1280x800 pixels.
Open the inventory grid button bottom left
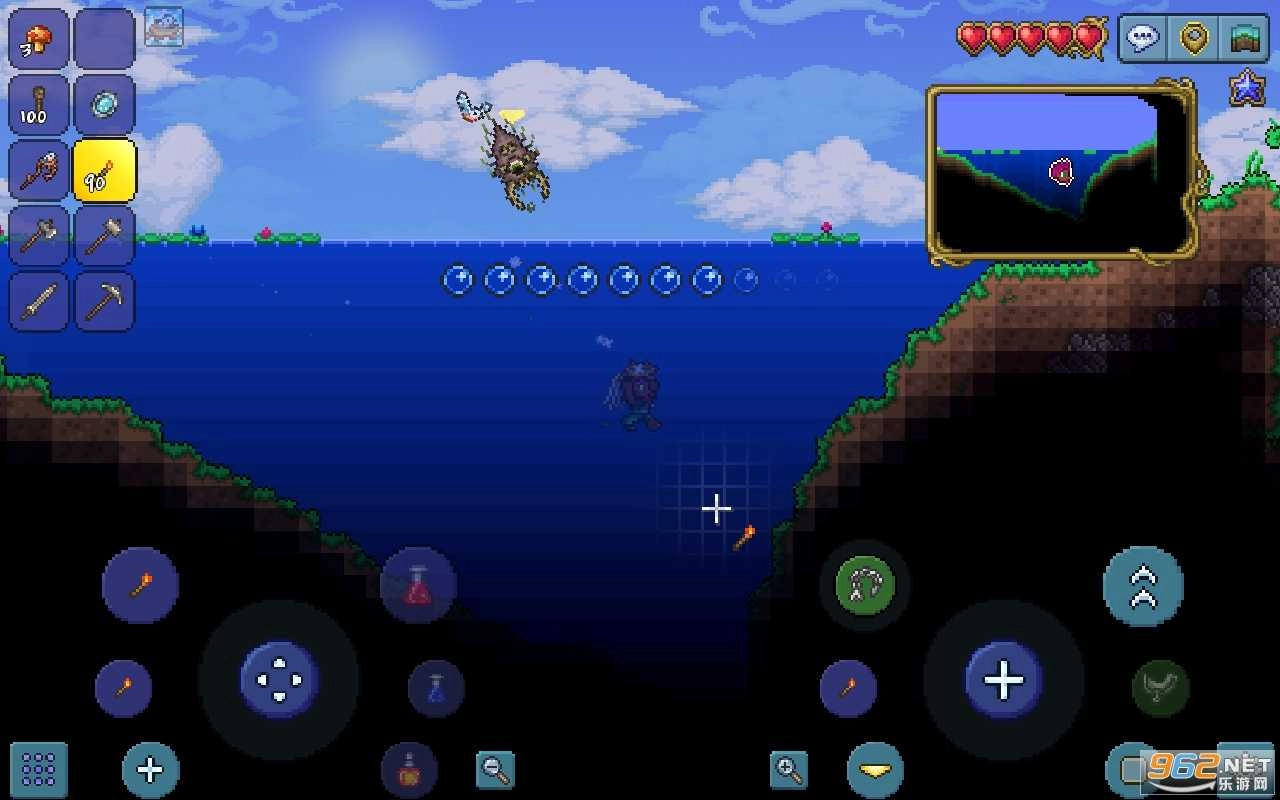pyautogui.click(x=38, y=770)
